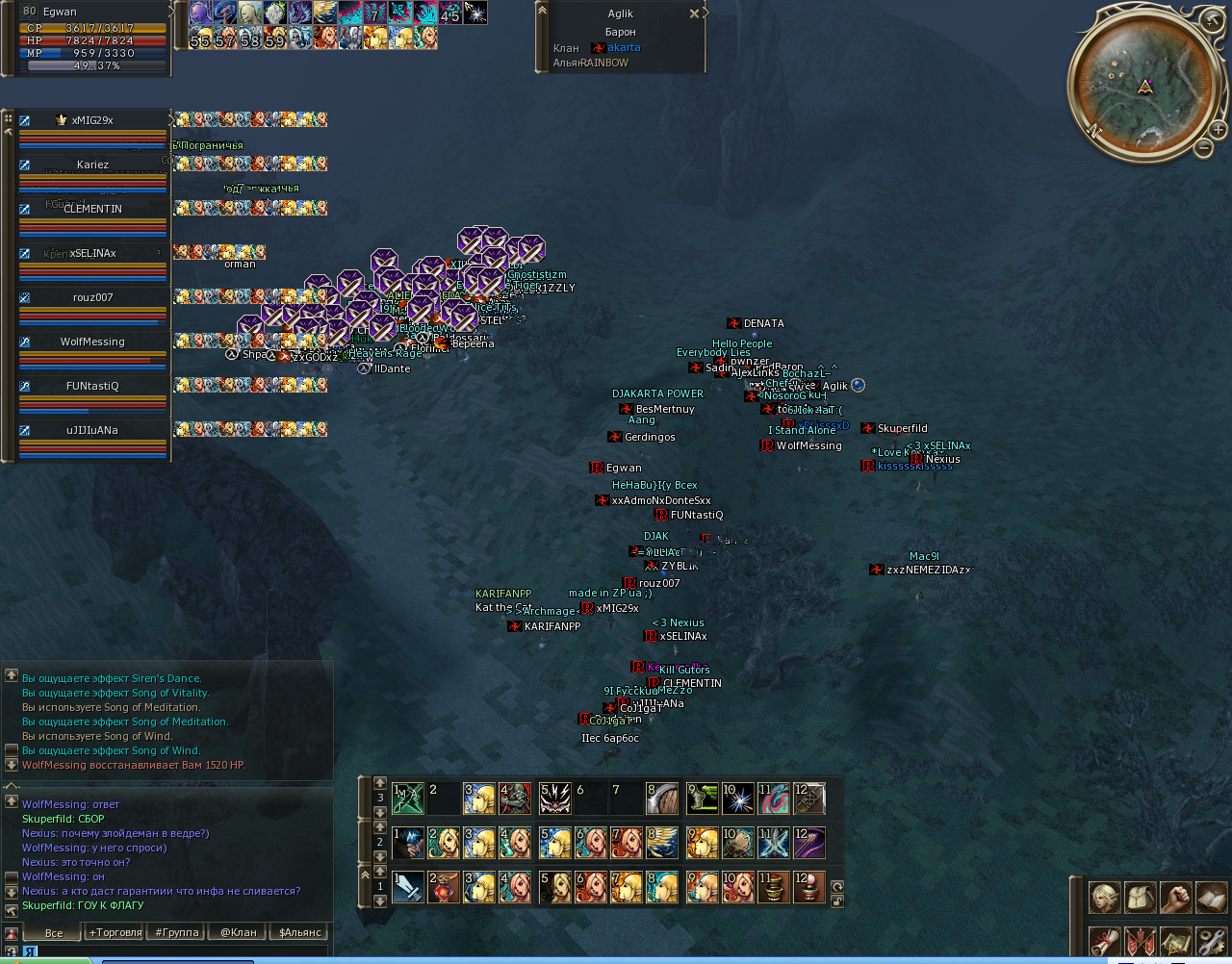This screenshot has height=964, width=1232.
Task: Select party member WolfMessing in the party list
Action: [92, 342]
